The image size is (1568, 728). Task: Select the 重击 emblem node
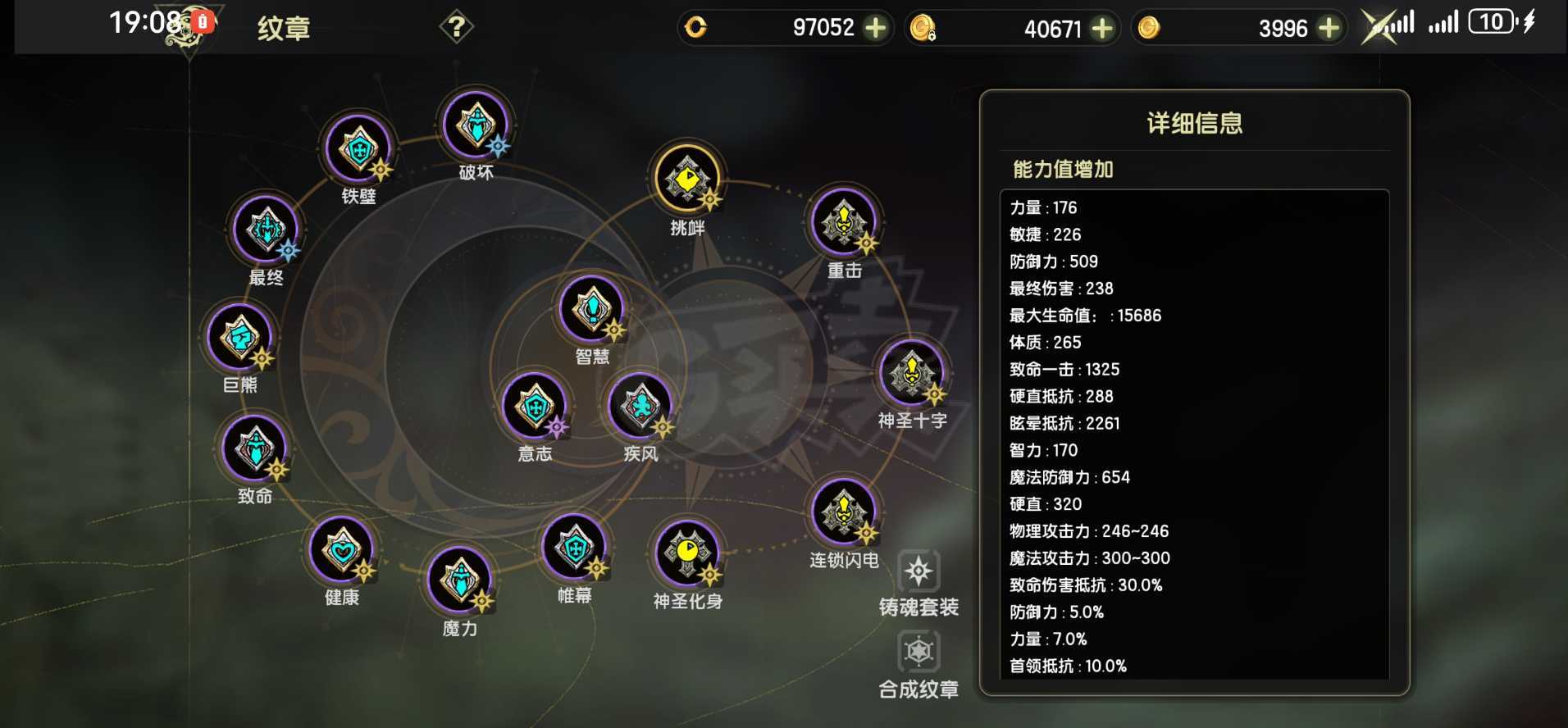pyautogui.click(x=843, y=221)
